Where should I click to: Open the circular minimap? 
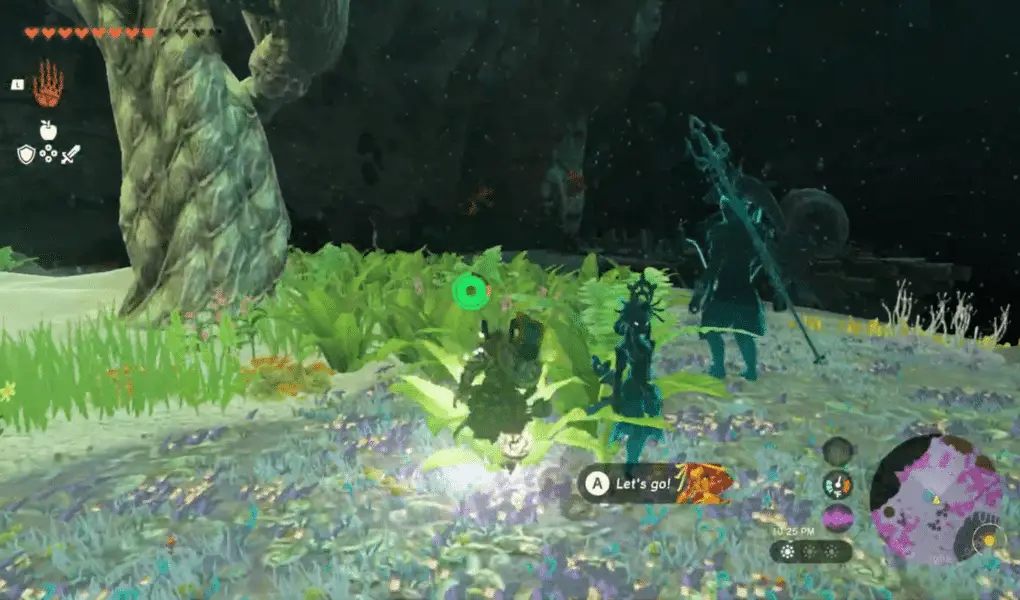click(x=935, y=497)
